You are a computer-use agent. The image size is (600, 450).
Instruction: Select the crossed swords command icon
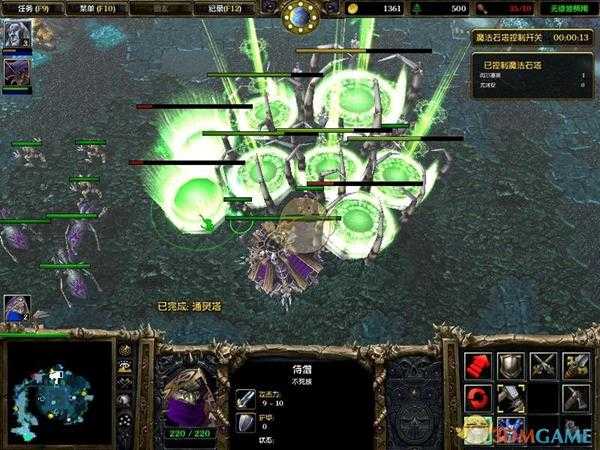point(543,365)
